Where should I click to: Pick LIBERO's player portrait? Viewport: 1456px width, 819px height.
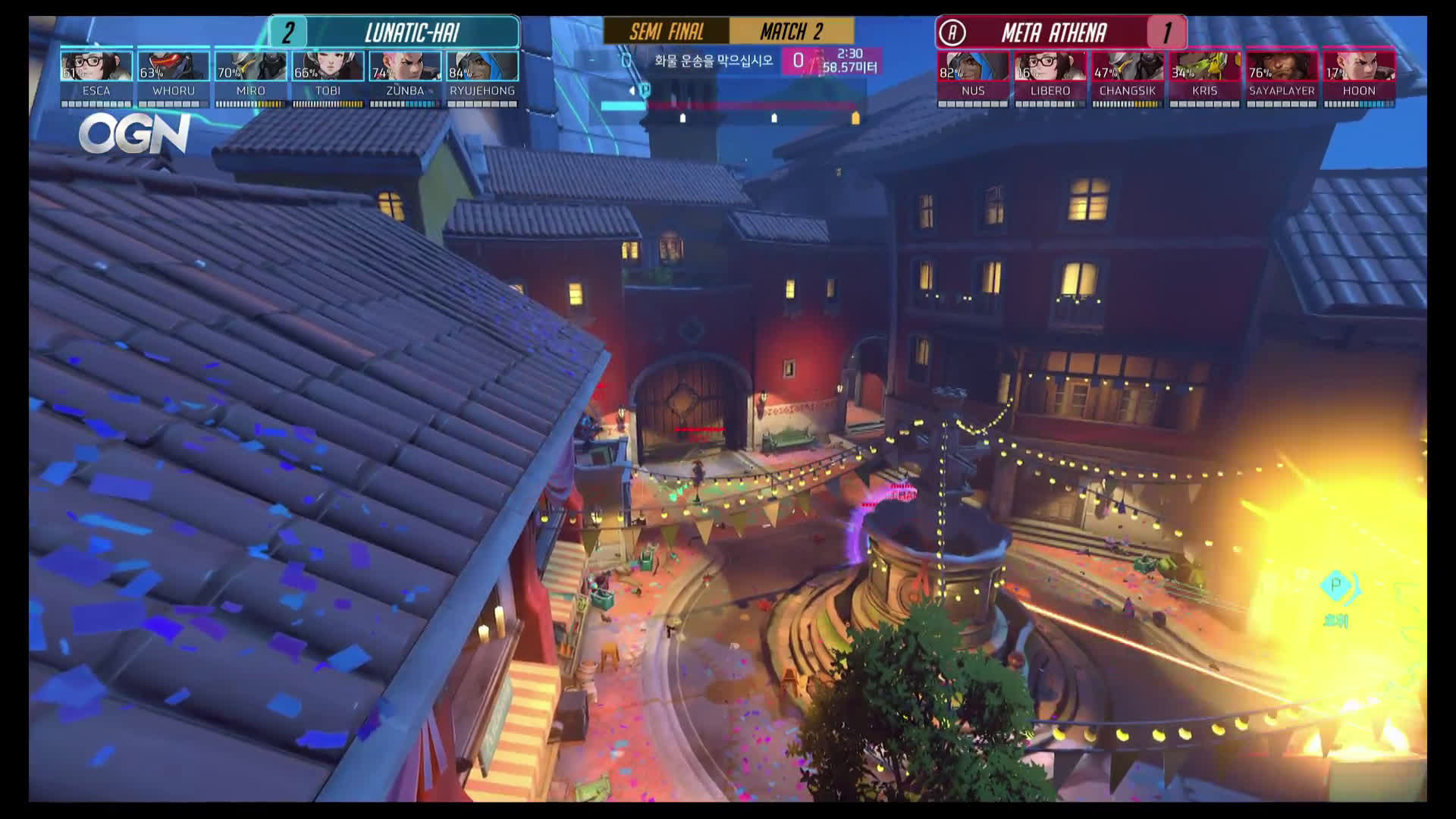pos(1050,67)
